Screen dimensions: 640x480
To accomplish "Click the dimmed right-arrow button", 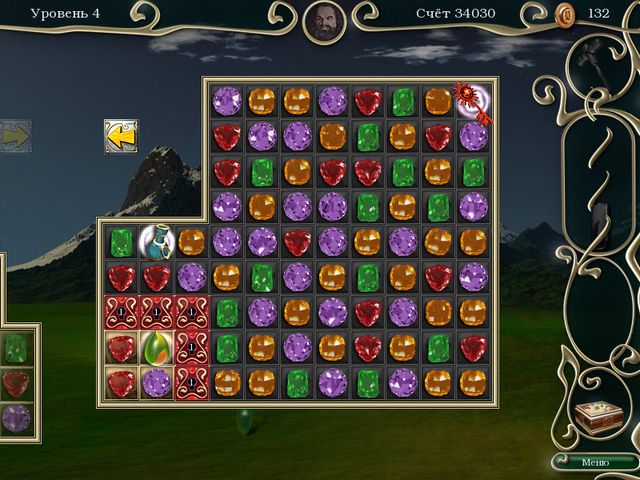I will pyautogui.click(x=14, y=136).
